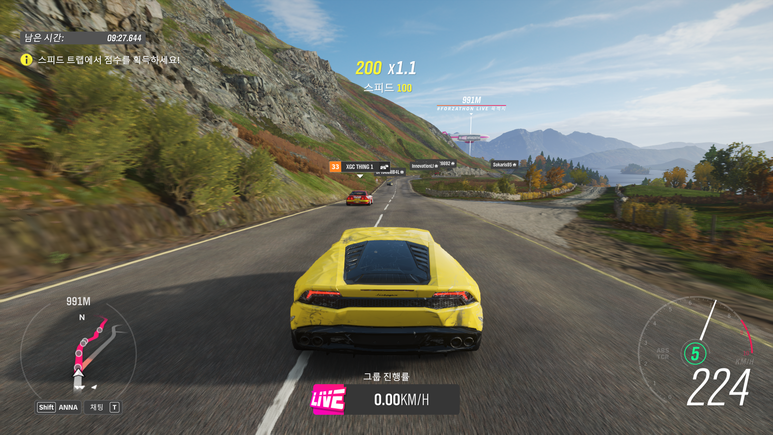
Task: Open the pink LIVE event badge
Action: click(x=328, y=399)
